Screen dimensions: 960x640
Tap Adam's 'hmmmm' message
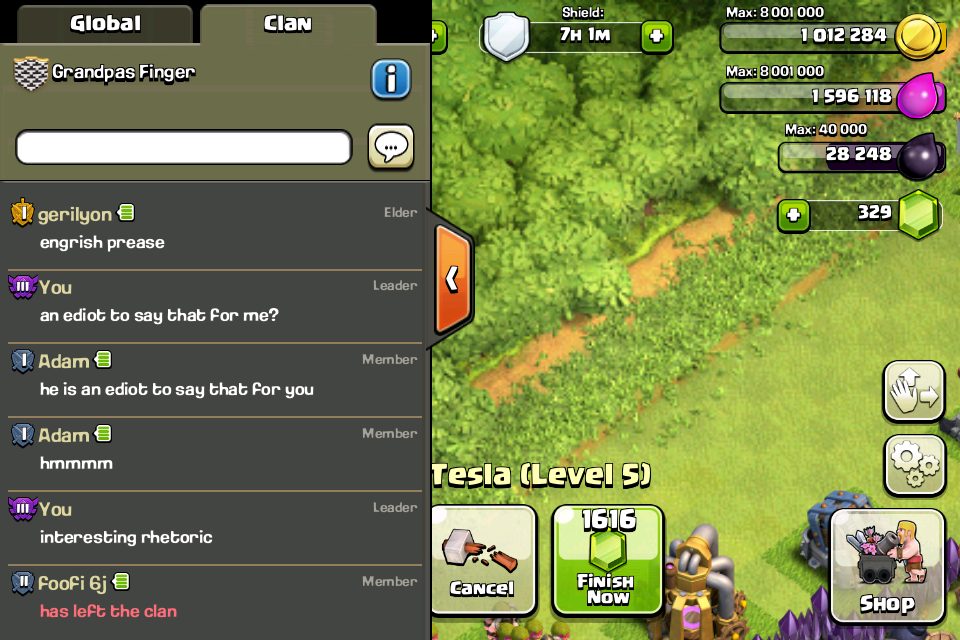(x=214, y=451)
